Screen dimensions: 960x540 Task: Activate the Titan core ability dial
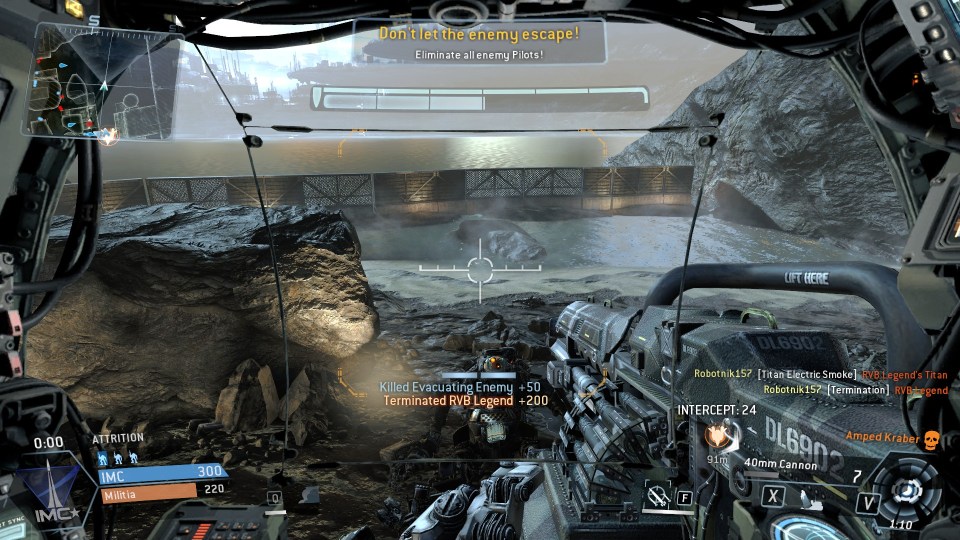908,489
